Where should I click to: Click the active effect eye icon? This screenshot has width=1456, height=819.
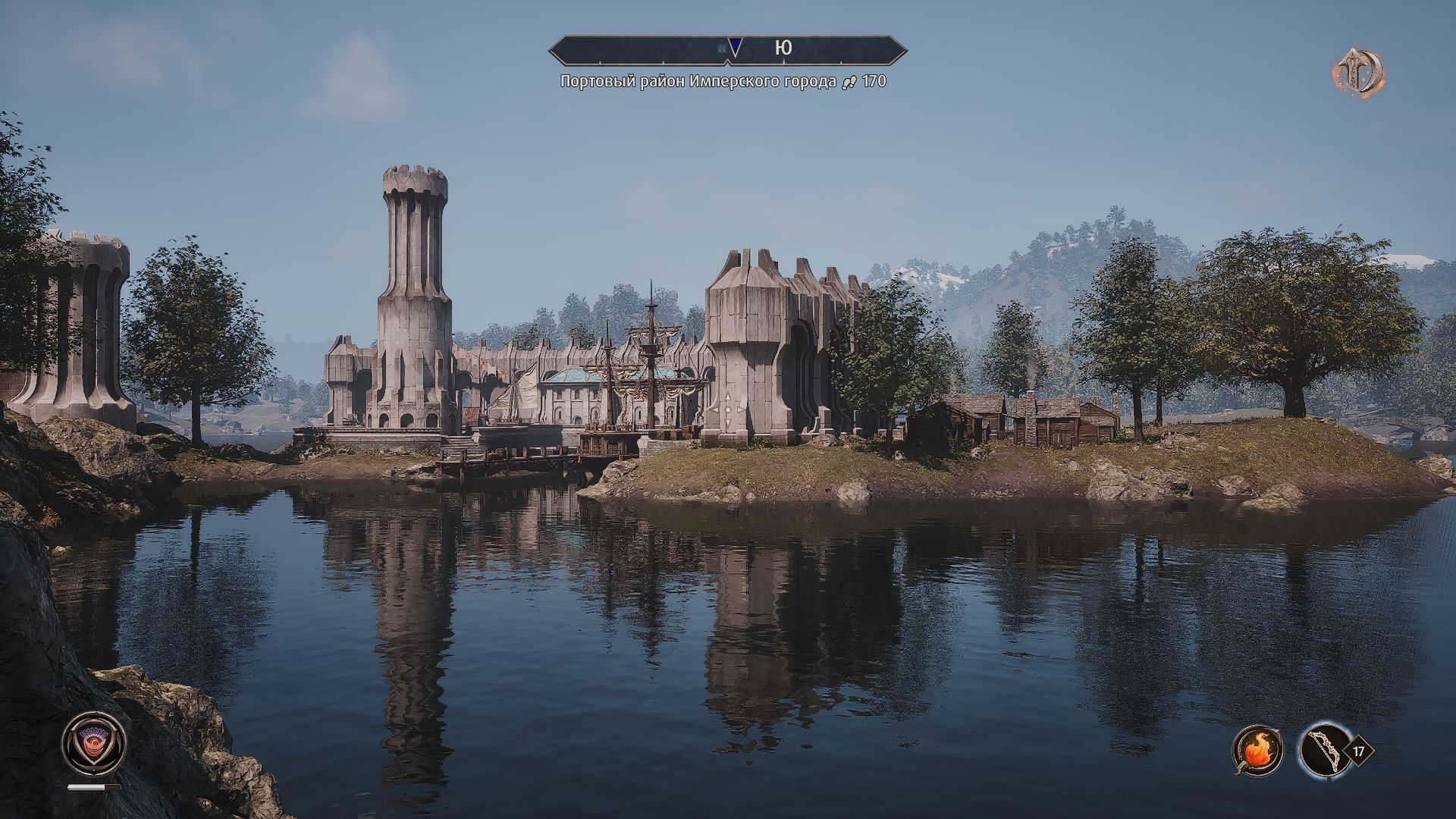[93, 742]
